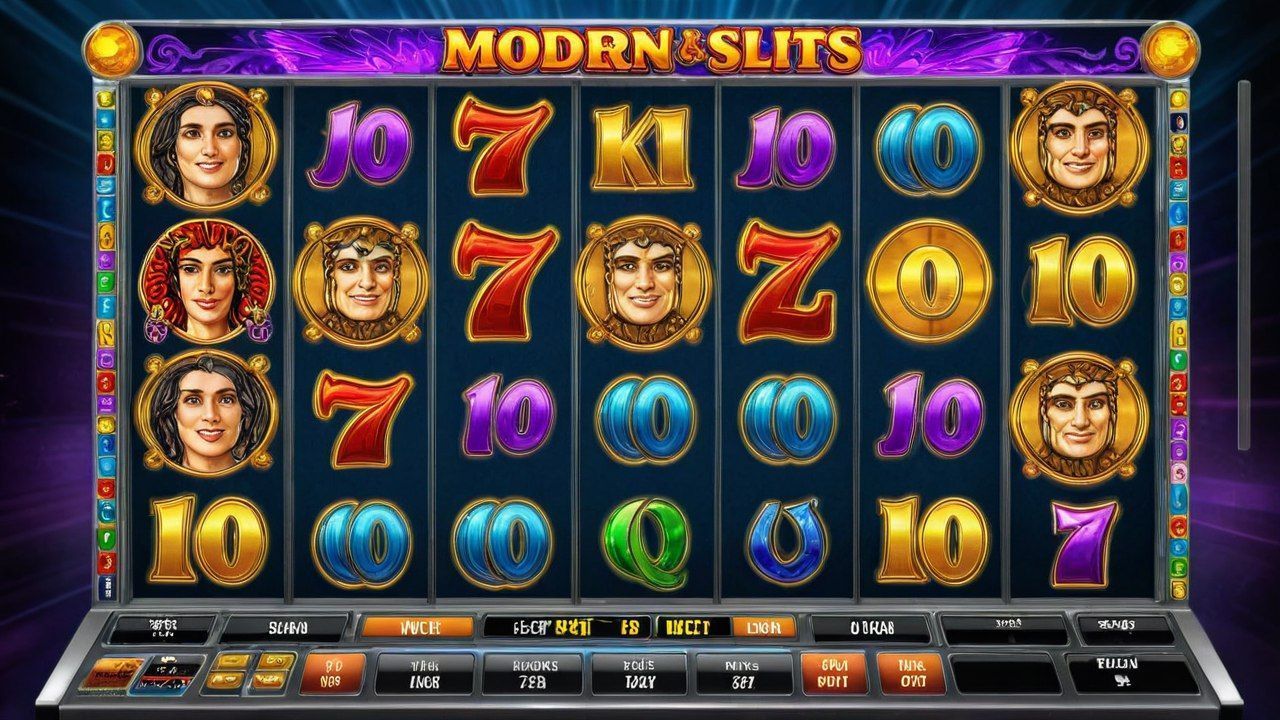Hit the orange GPUI NDIT button
Screen dimensions: 1280x720
coord(833,674)
